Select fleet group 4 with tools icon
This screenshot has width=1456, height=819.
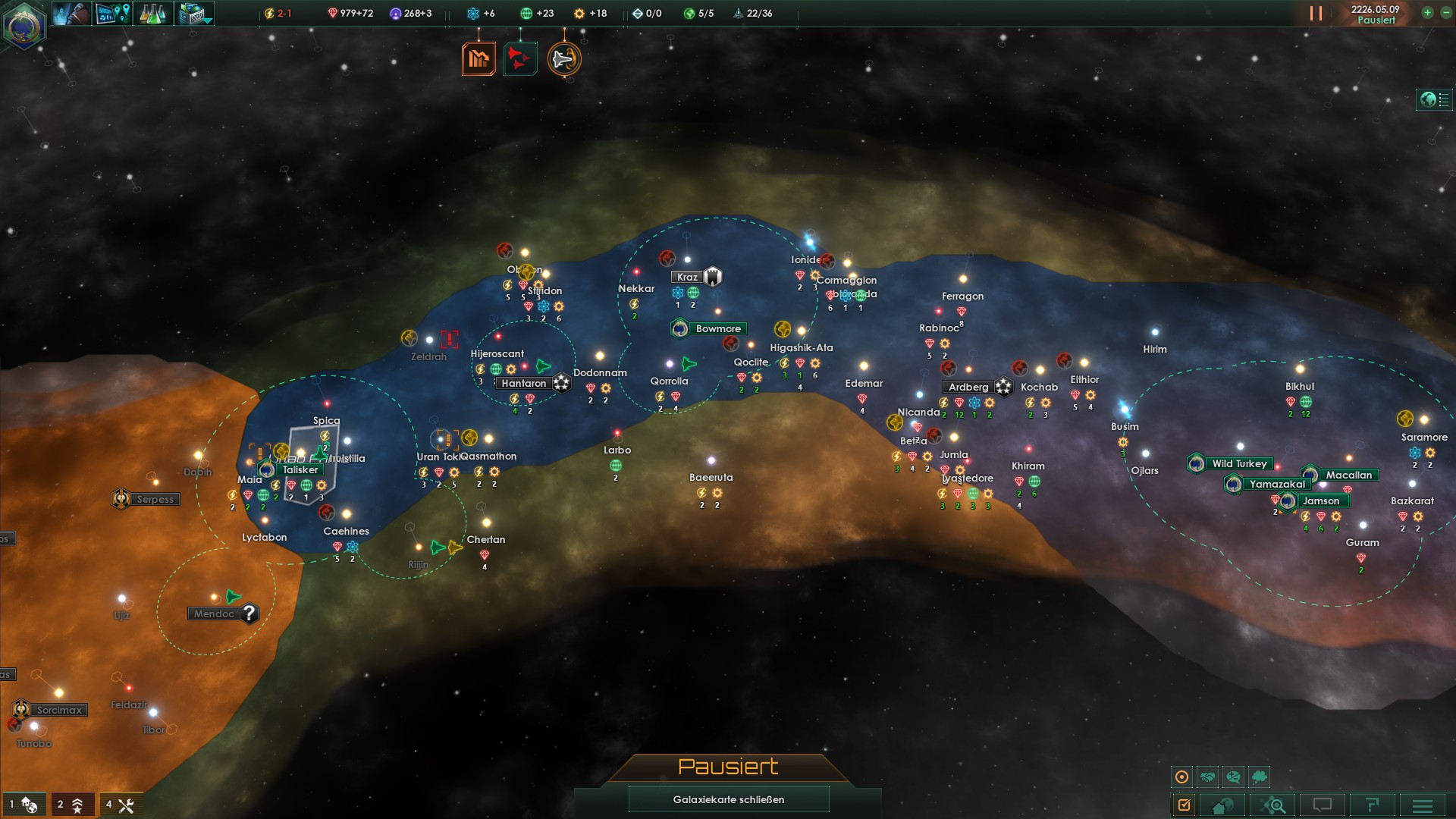coord(121,805)
